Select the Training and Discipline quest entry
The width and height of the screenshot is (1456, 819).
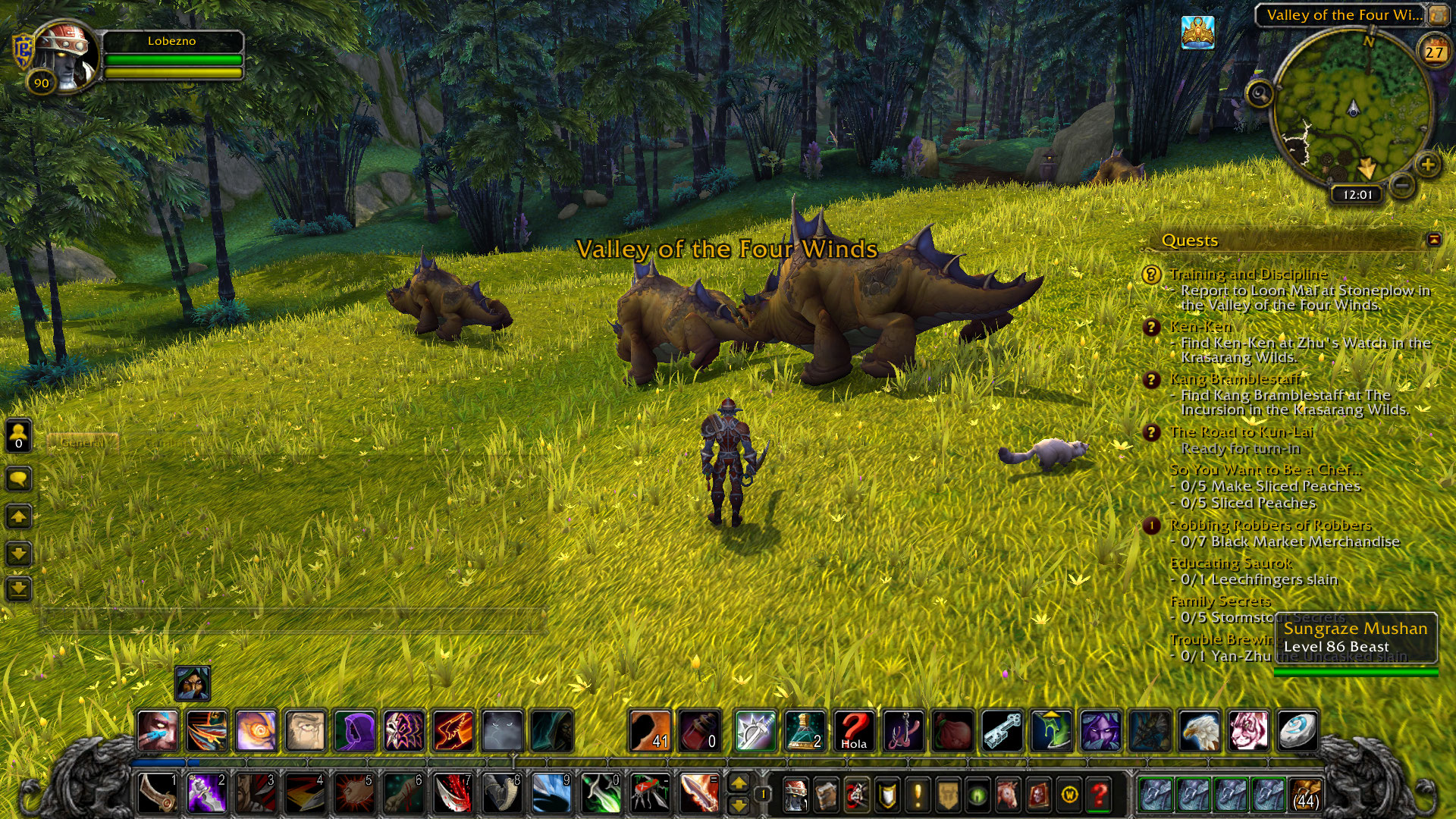(1248, 274)
